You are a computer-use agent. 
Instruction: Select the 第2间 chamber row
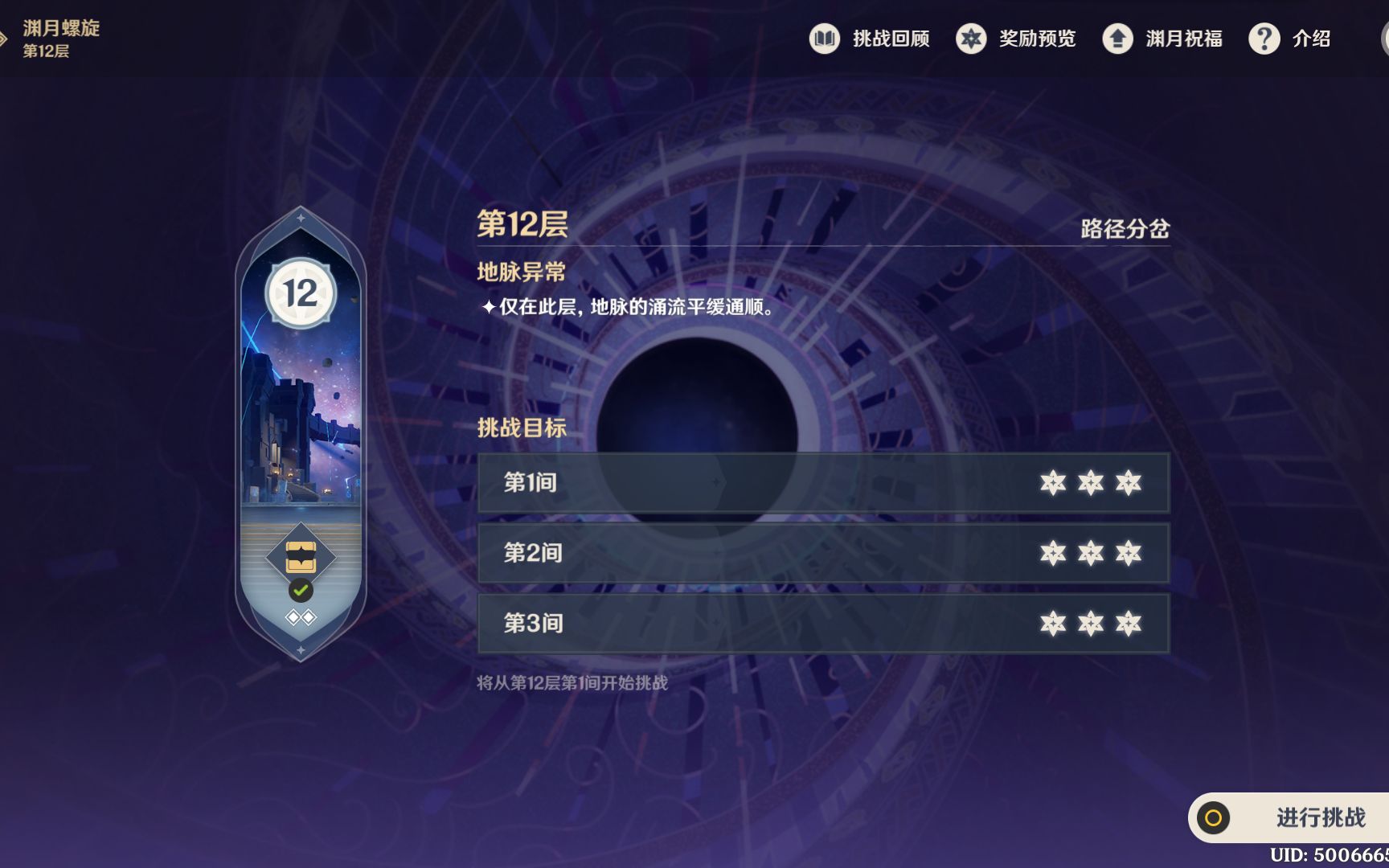[x=823, y=553]
